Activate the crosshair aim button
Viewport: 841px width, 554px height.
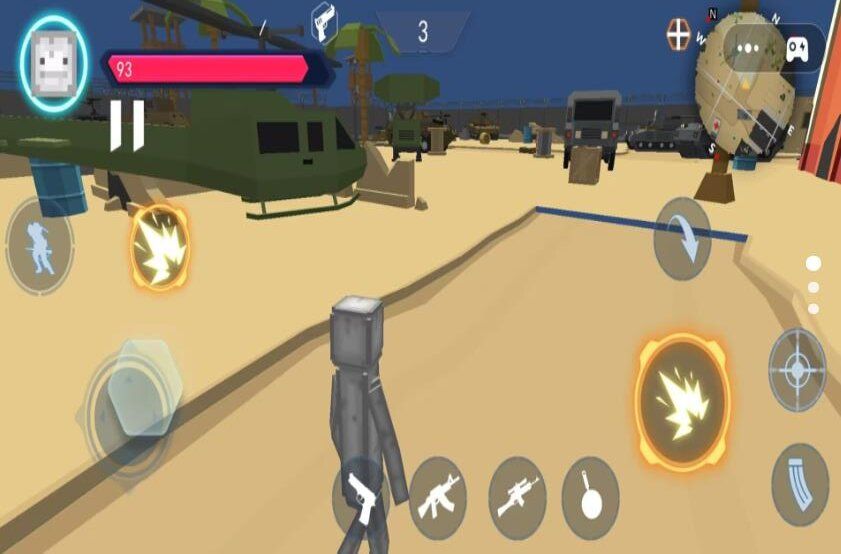click(x=797, y=371)
